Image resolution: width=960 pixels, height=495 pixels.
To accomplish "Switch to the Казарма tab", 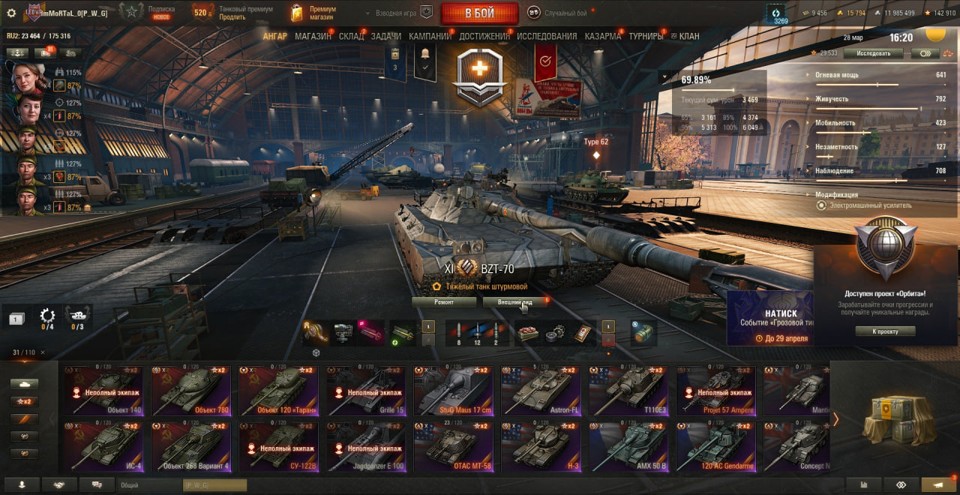I will [x=603, y=35].
